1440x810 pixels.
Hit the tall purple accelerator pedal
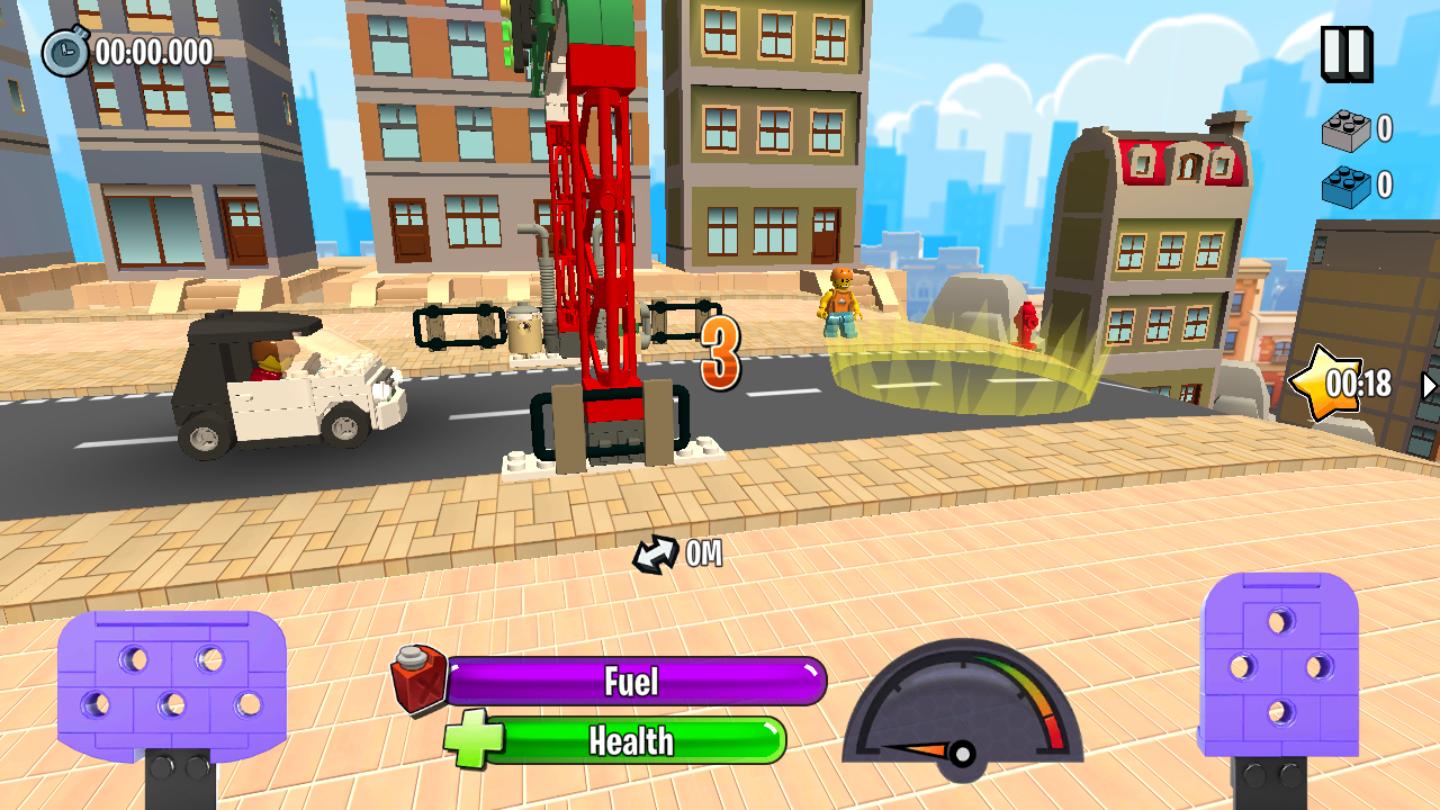click(x=1279, y=665)
